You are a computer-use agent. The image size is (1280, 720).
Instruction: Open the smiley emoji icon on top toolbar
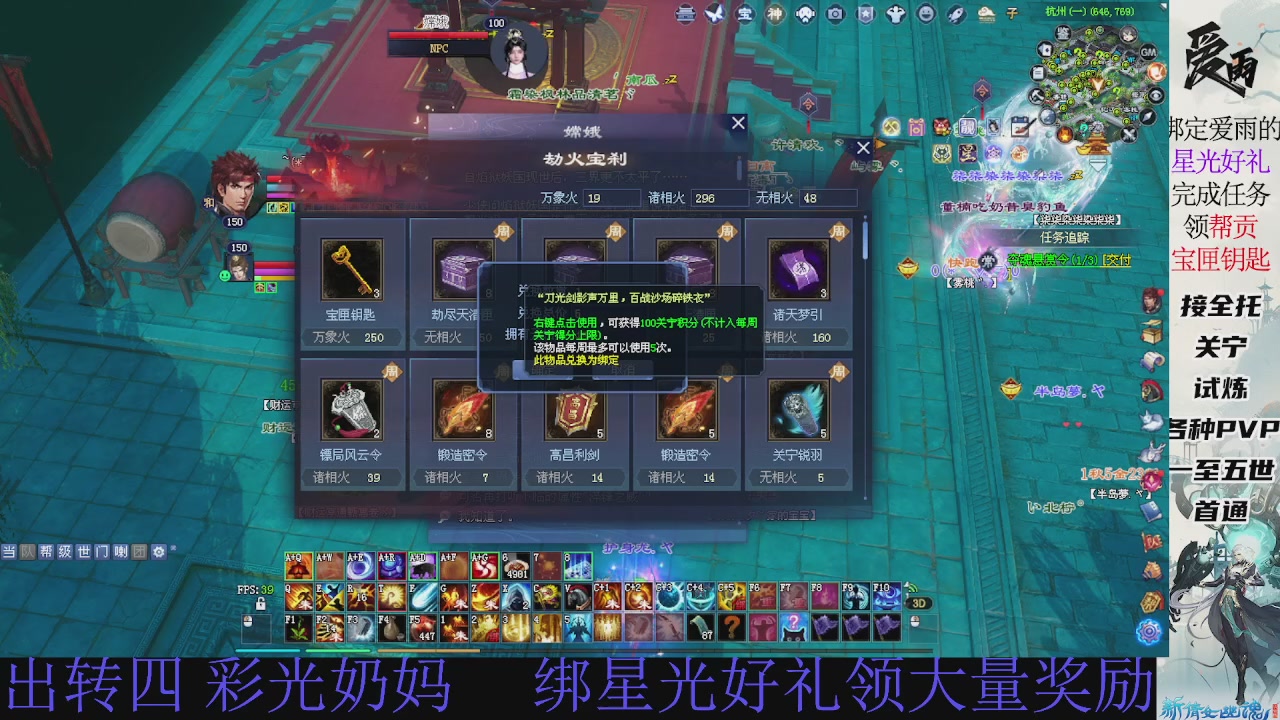click(926, 13)
